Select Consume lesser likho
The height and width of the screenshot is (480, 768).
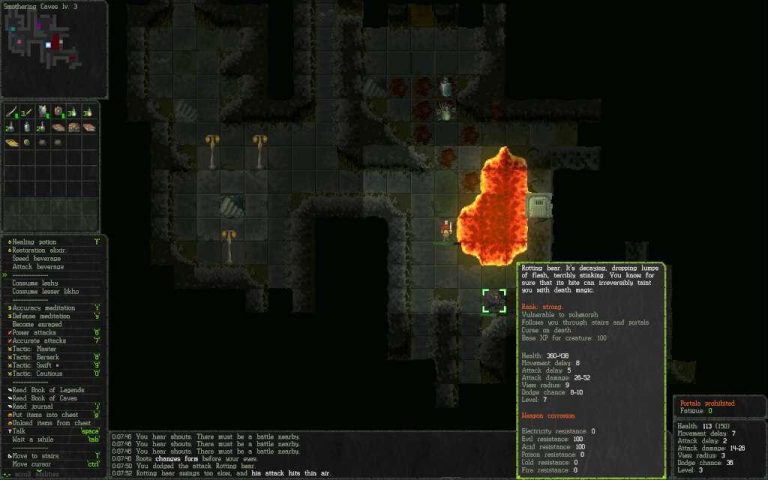pos(43,291)
